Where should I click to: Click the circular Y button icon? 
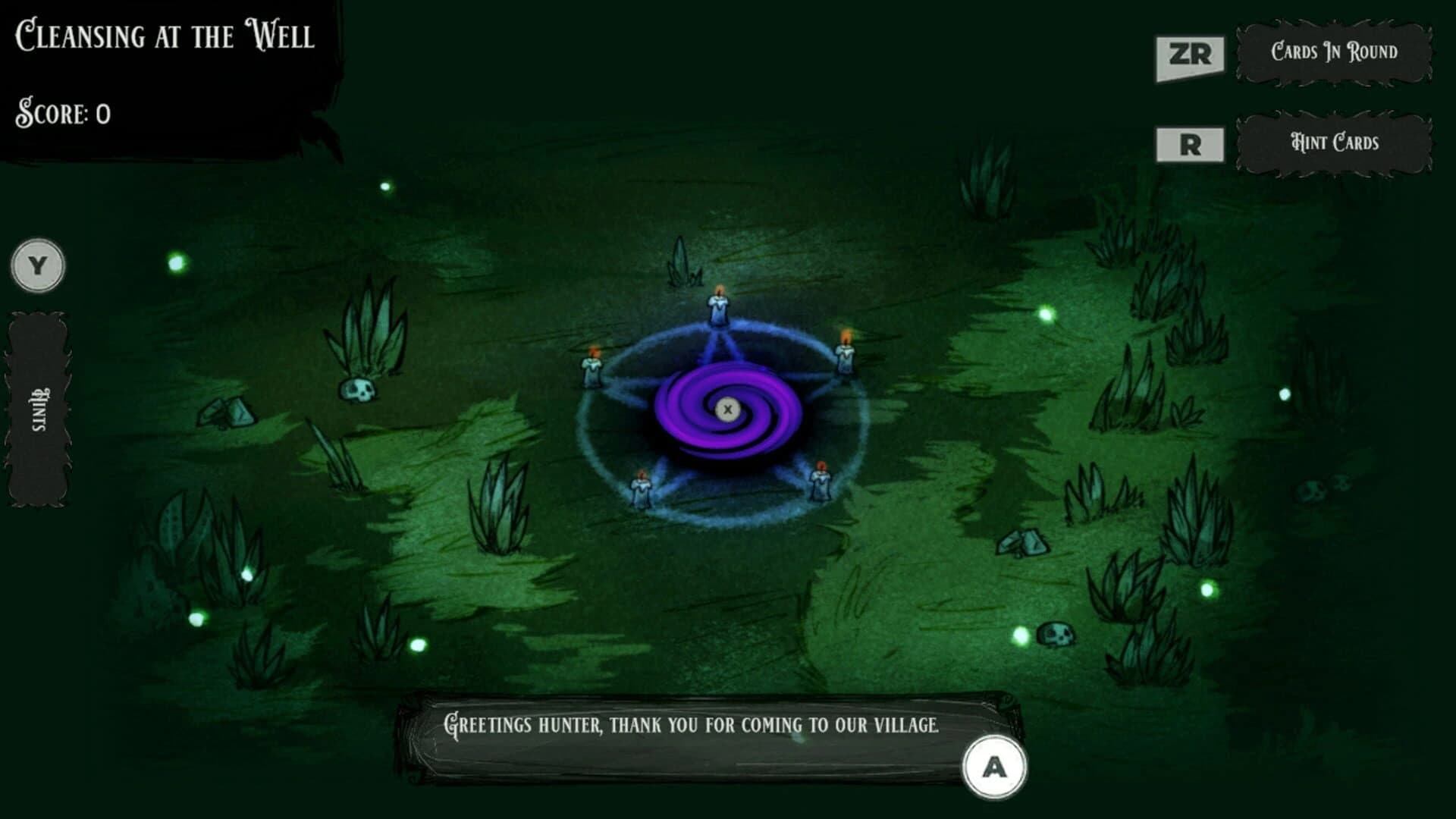(x=37, y=265)
